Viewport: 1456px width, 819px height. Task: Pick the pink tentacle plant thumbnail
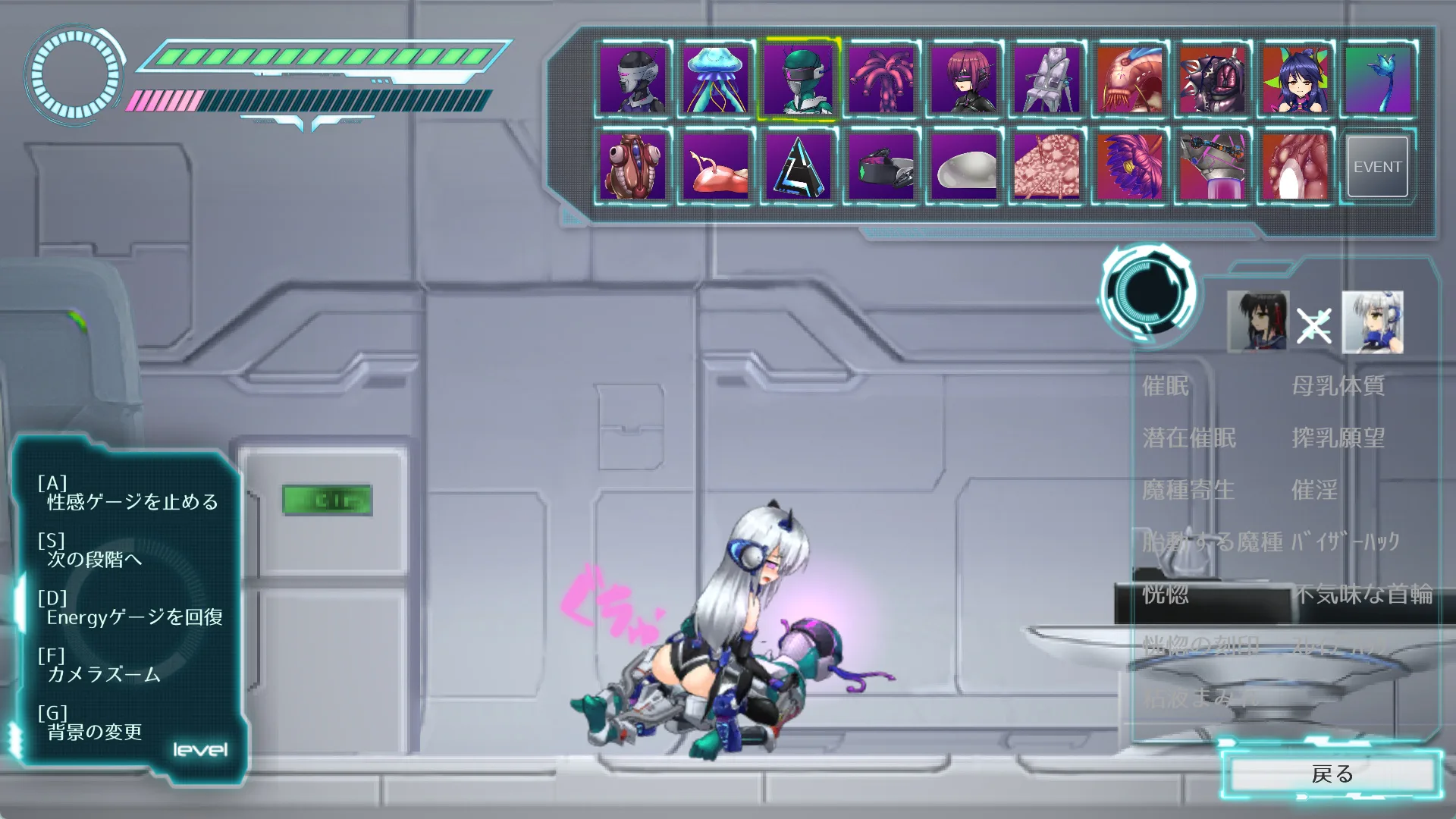pos(881,80)
